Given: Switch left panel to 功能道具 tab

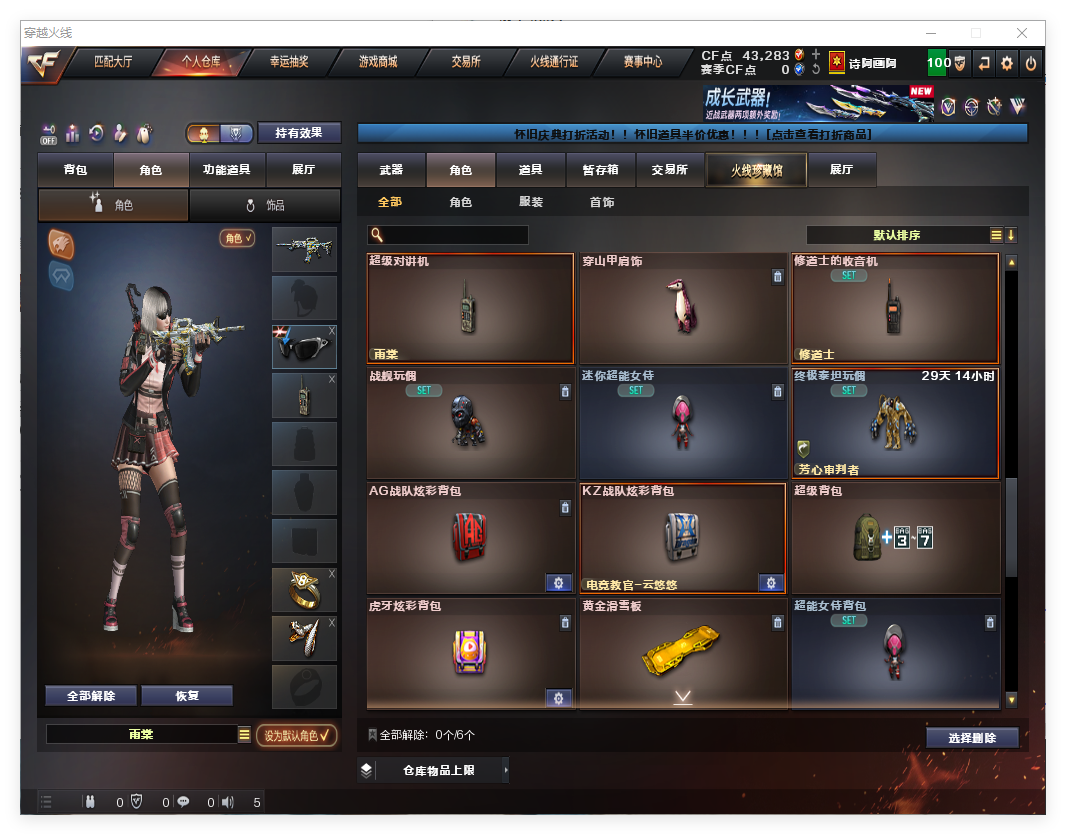Looking at the screenshot, I should coord(226,170).
